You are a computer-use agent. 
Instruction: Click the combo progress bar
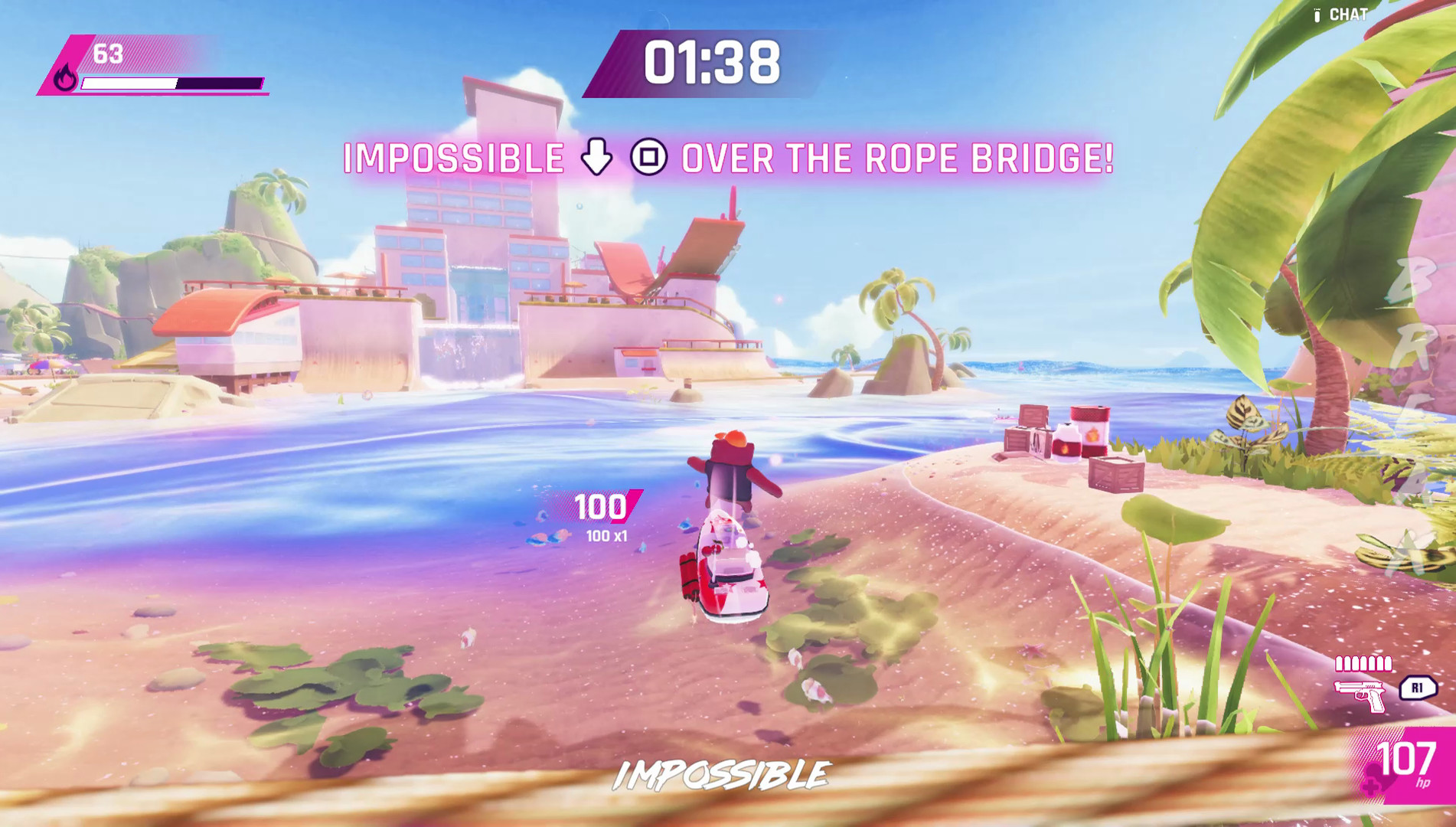coord(171,83)
